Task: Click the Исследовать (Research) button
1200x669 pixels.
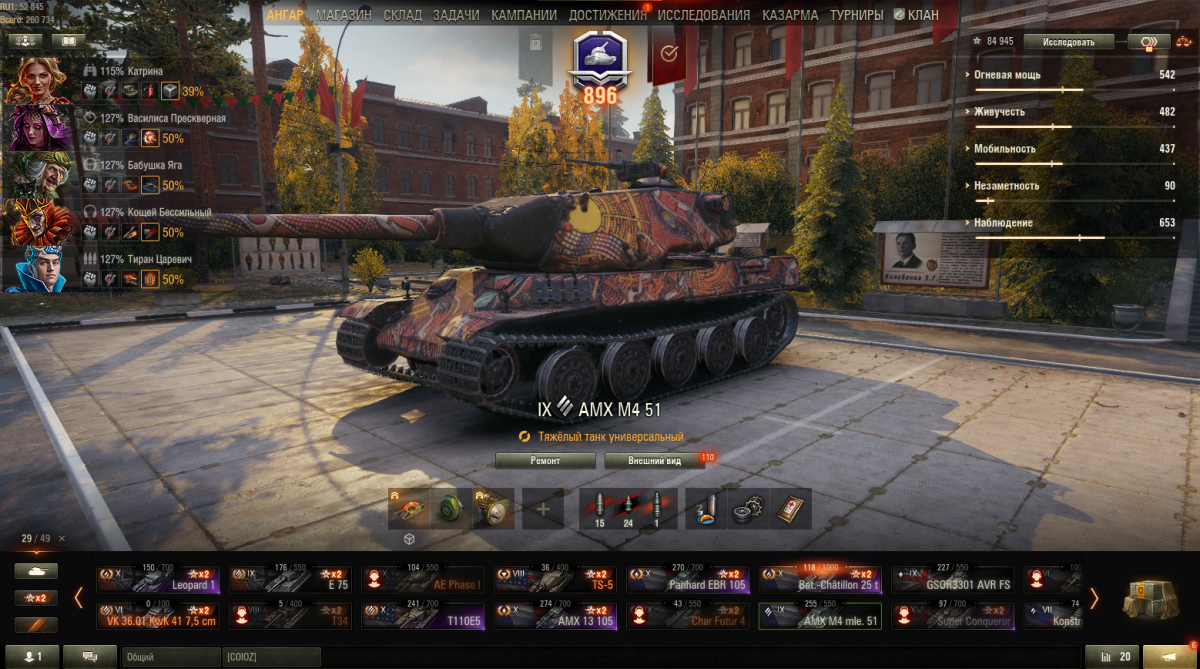Action: (1076, 42)
